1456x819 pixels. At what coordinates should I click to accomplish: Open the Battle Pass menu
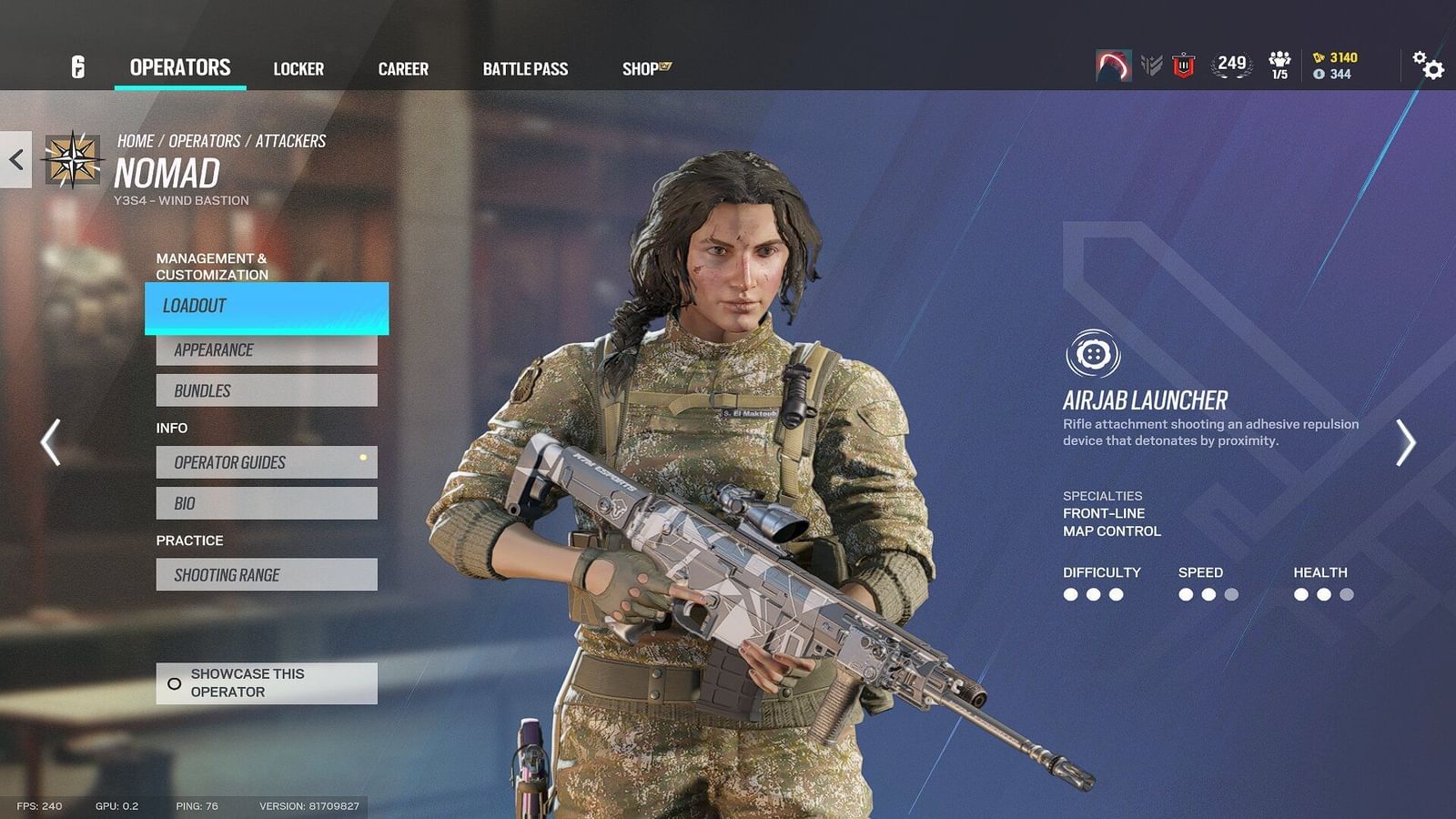click(526, 68)
